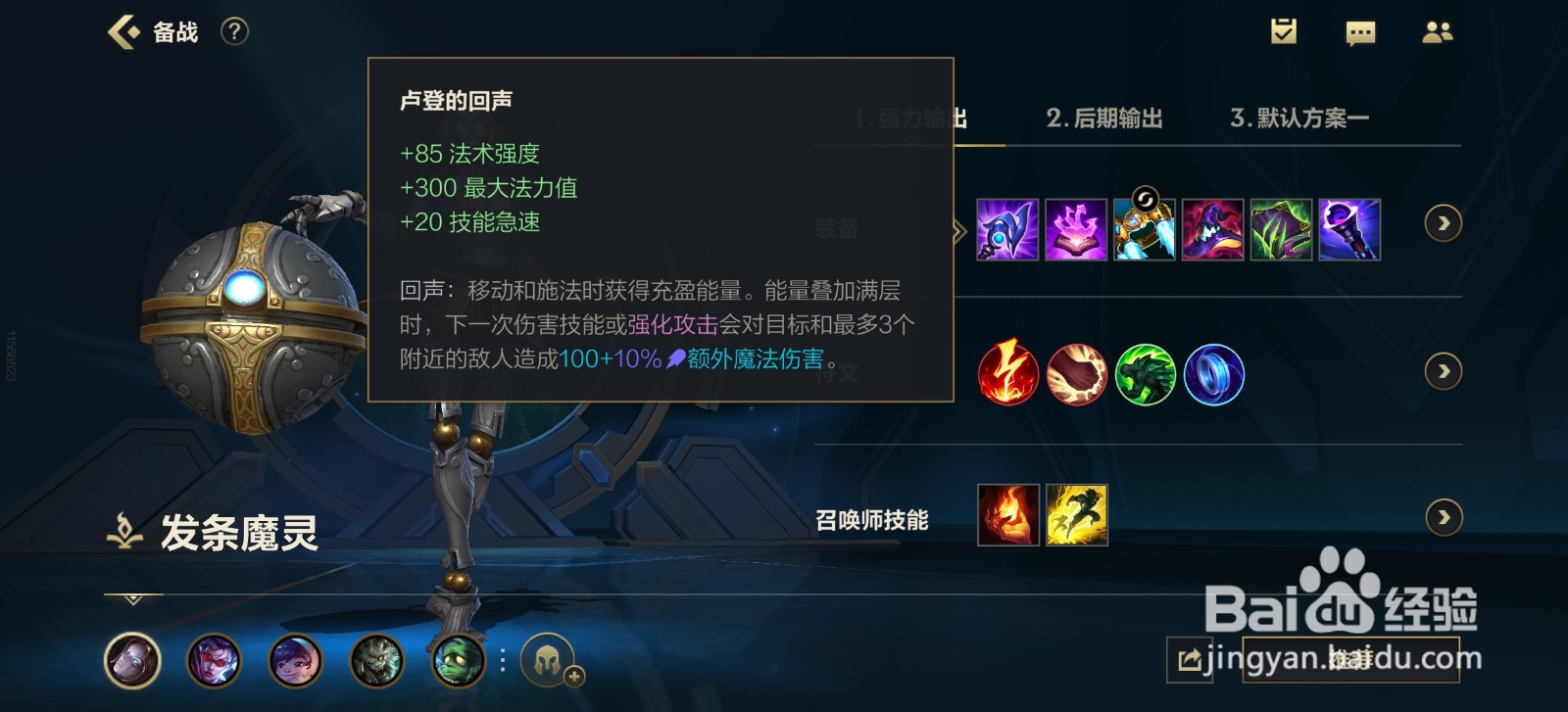Click the Stasis Enchant boots icon
This screenshot has width=1568, height=712.
1145,233
